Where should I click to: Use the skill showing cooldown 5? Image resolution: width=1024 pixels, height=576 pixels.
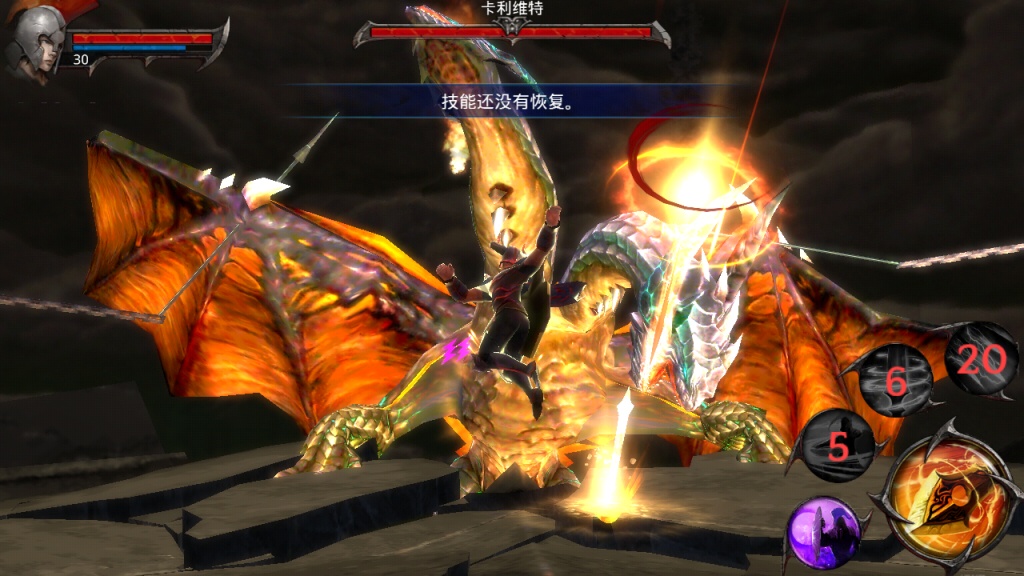(837, 446)
